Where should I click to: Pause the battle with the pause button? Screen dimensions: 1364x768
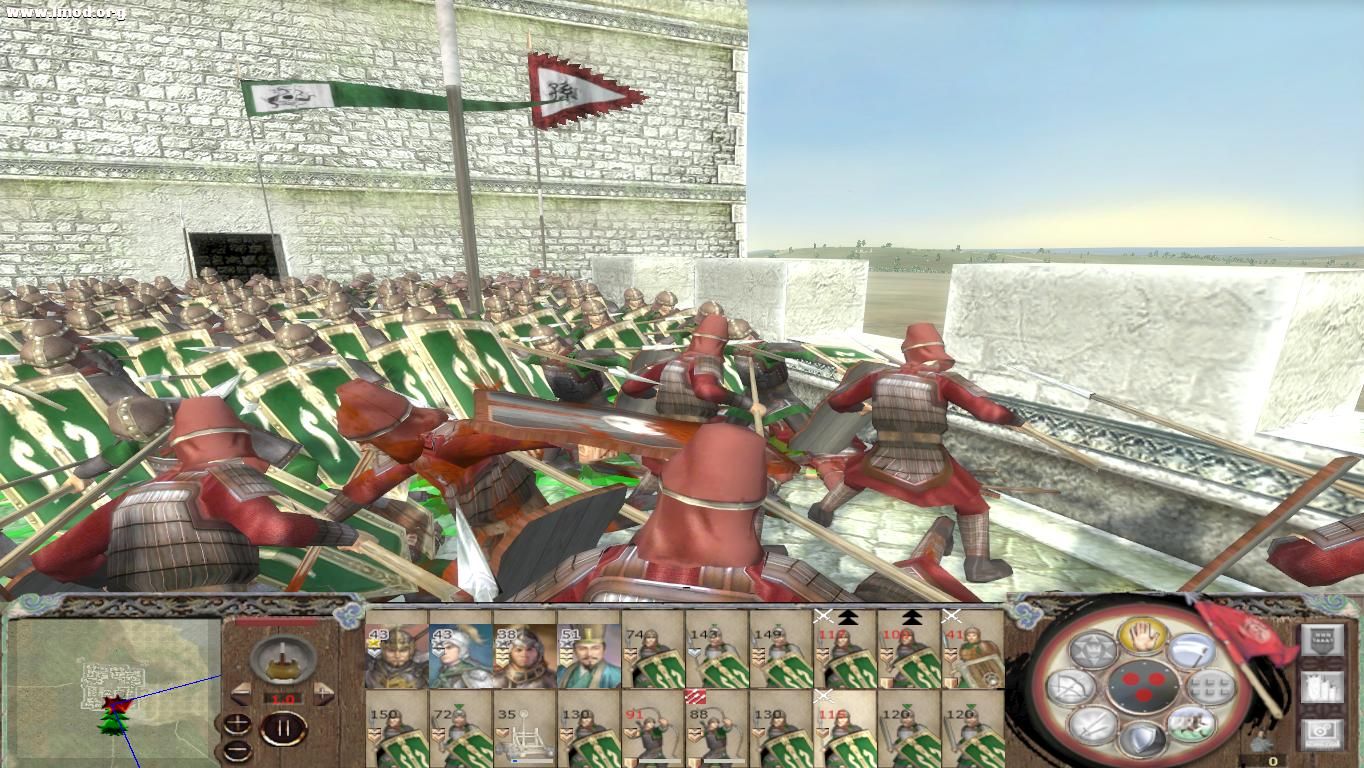pyautogui.click(x=285, y=727)
